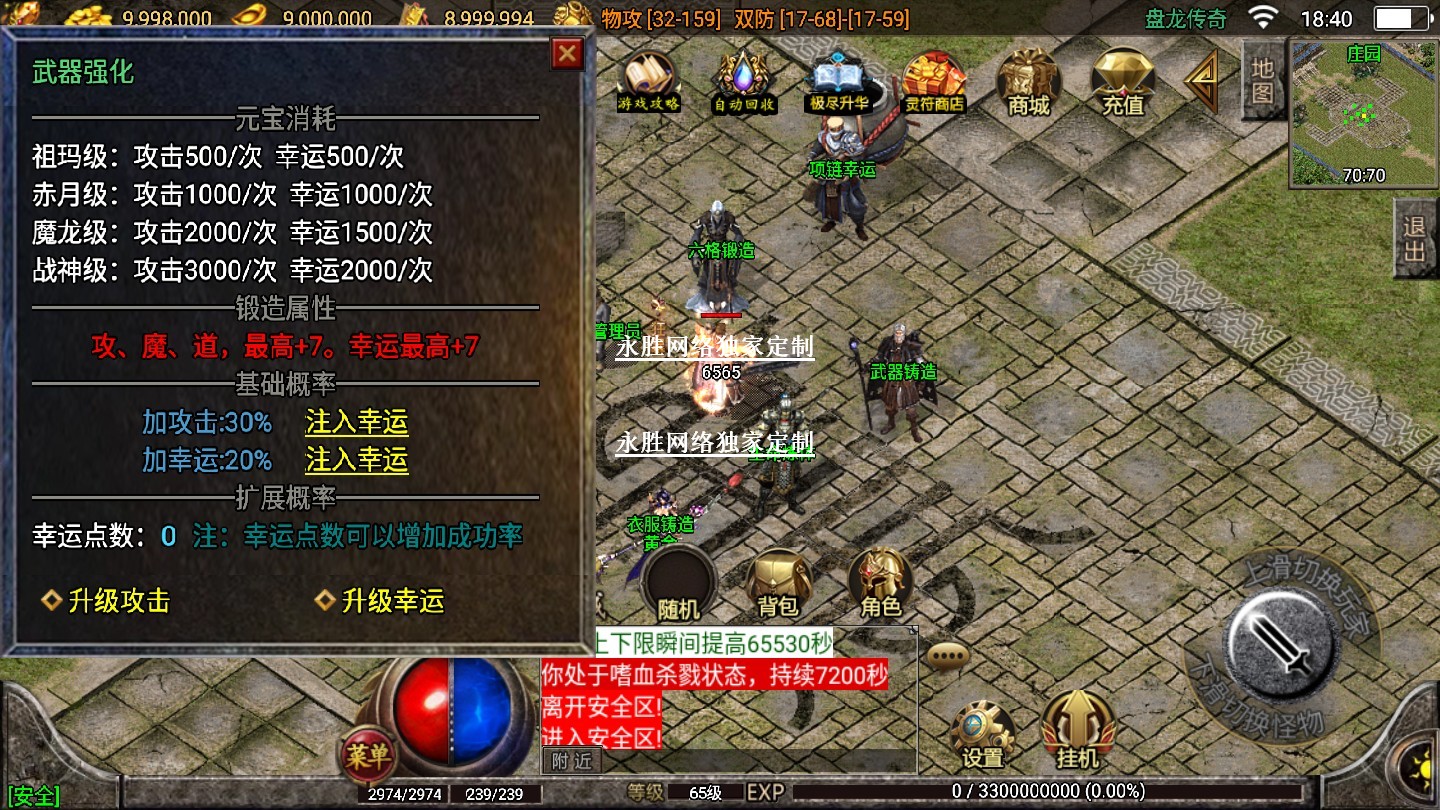Close the weapon enhancement panel
1440x810 pixels.
pyautogui.click(x=567, y=54)
